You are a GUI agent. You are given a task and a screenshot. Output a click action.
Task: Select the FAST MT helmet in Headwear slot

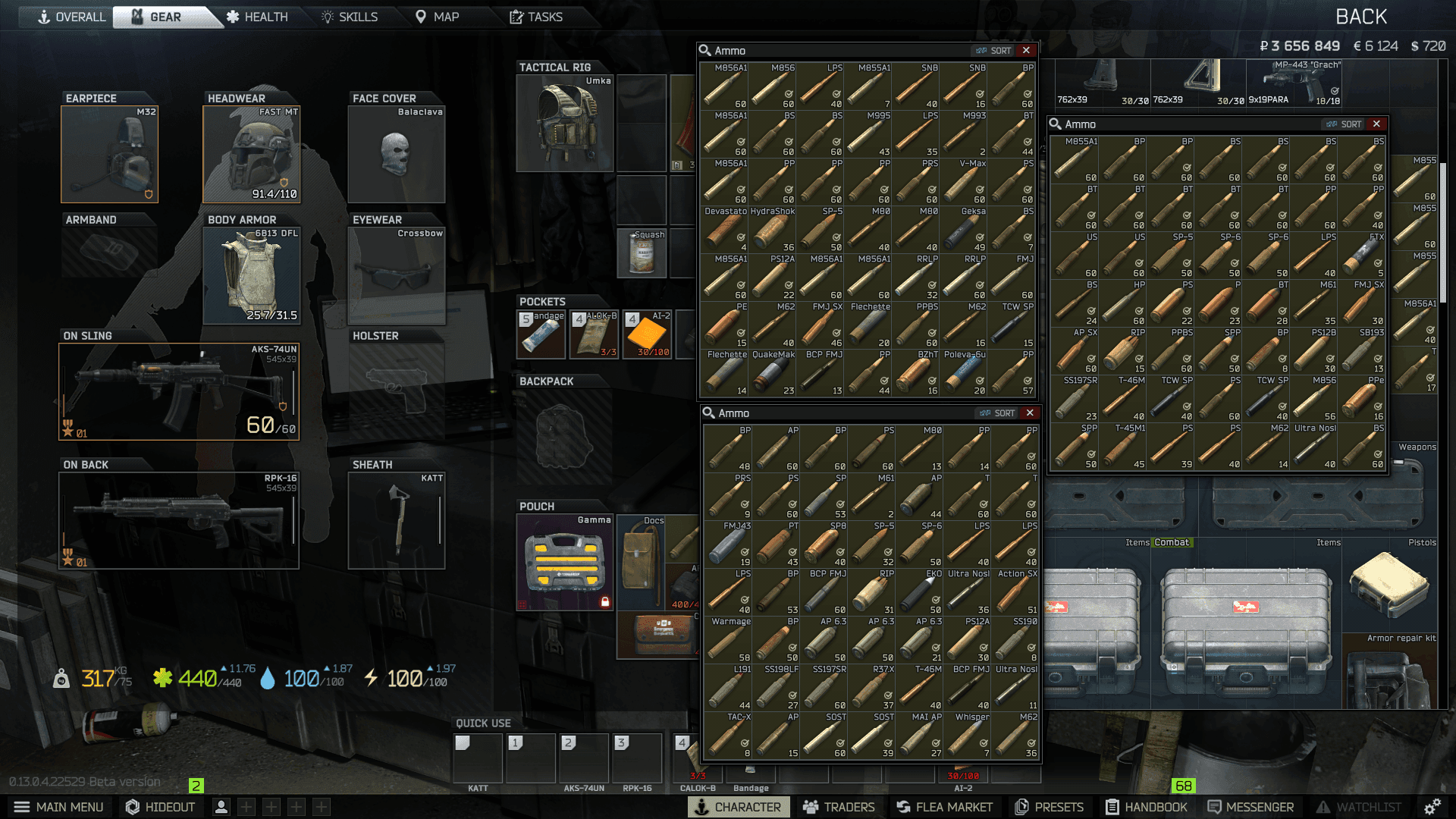click(x=250, y=154)
